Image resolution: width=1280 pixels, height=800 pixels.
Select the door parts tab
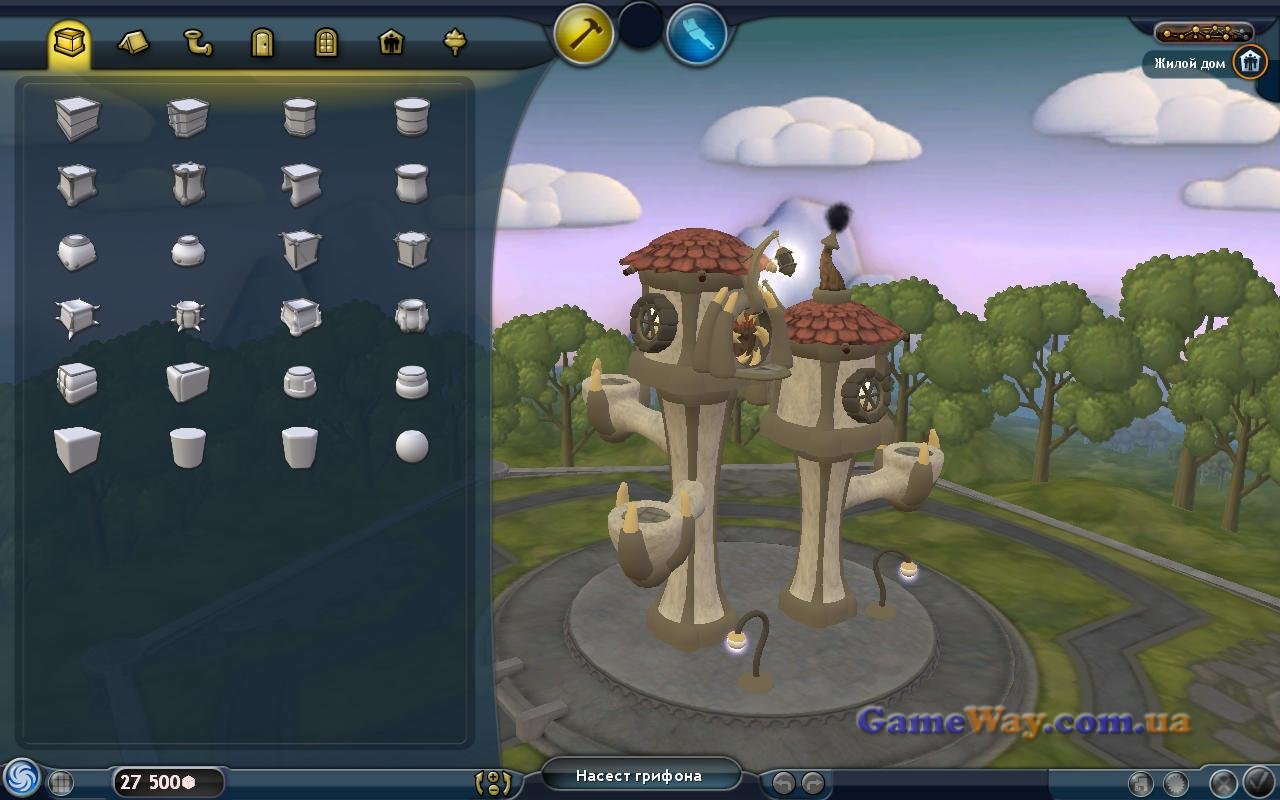pyautogui.click(x=262, y=42)
